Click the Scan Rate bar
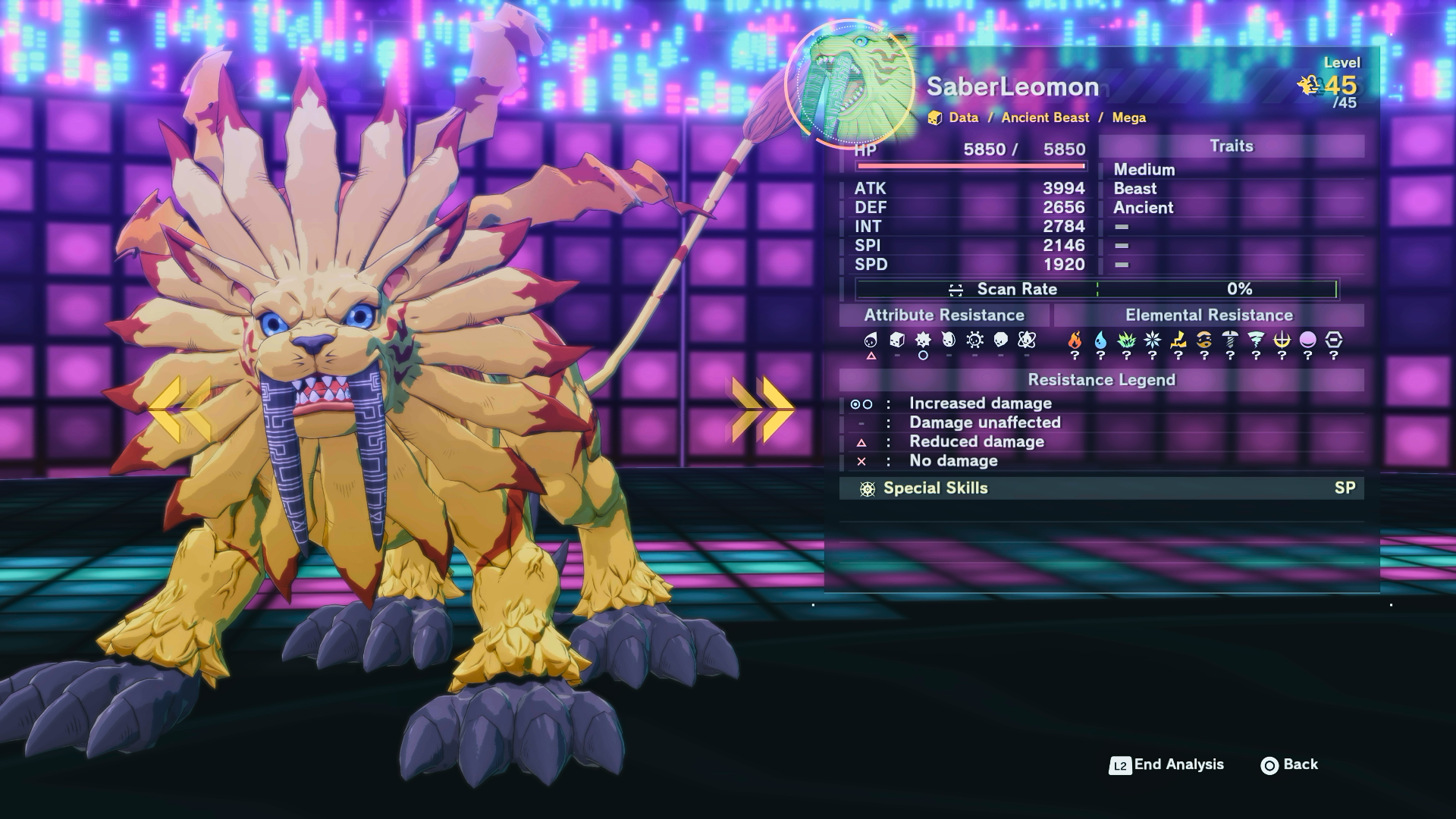The width and height of the screenshot is (1456, 819). click(x=1097, y=289)
